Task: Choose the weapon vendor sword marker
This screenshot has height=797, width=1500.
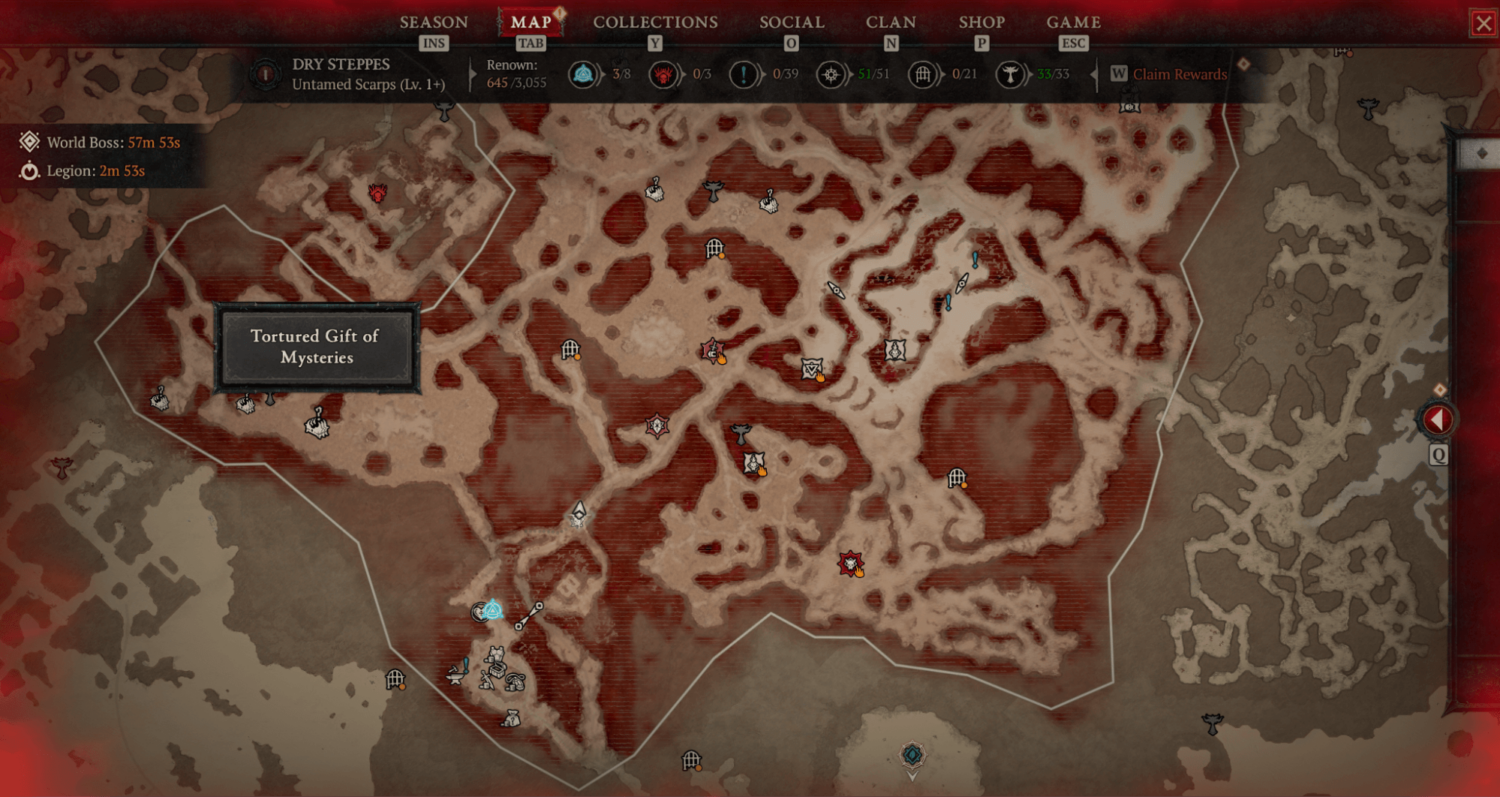Action: [487, 679]
